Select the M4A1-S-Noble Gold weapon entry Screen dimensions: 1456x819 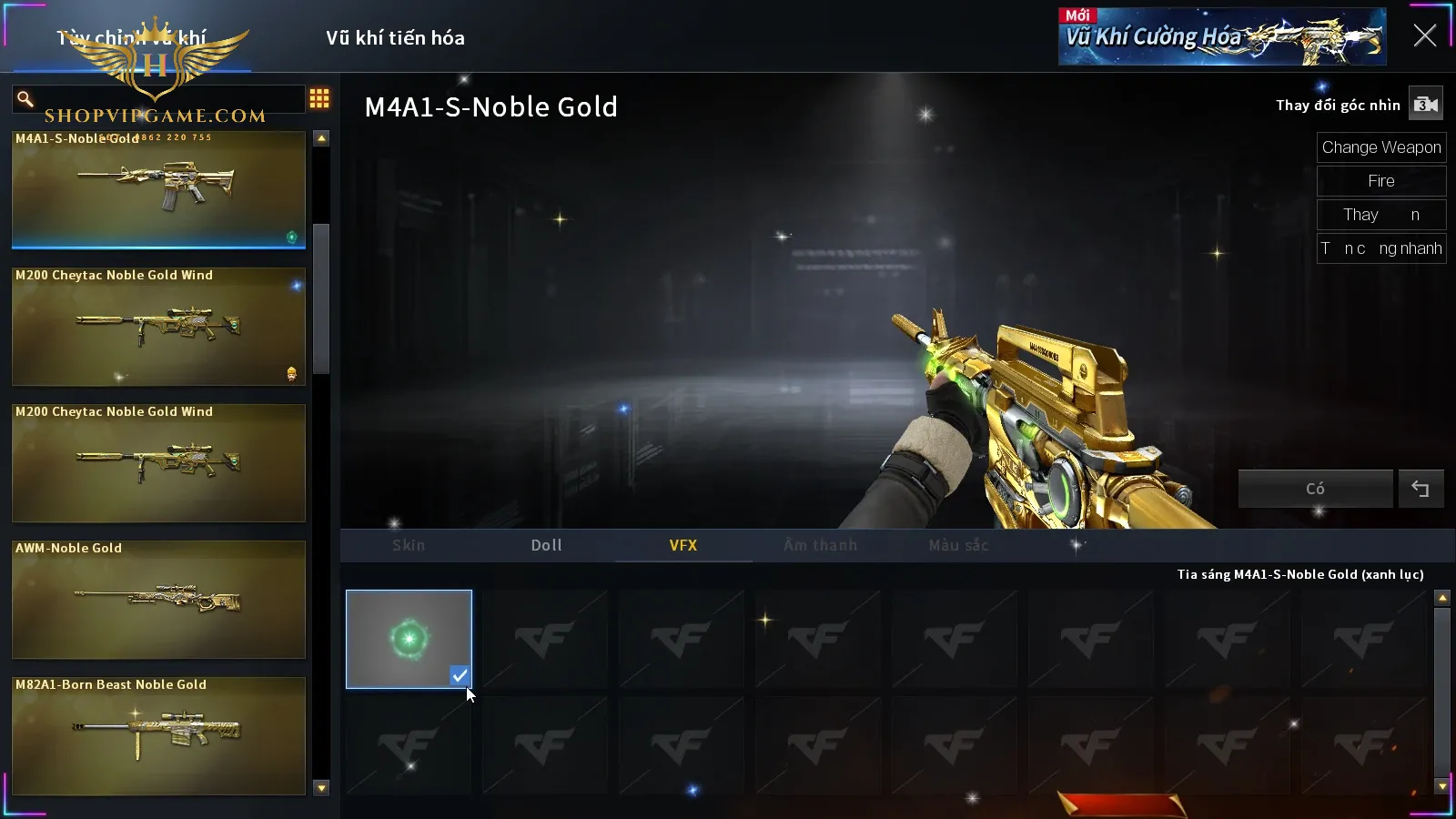click(x=158, y=189)
